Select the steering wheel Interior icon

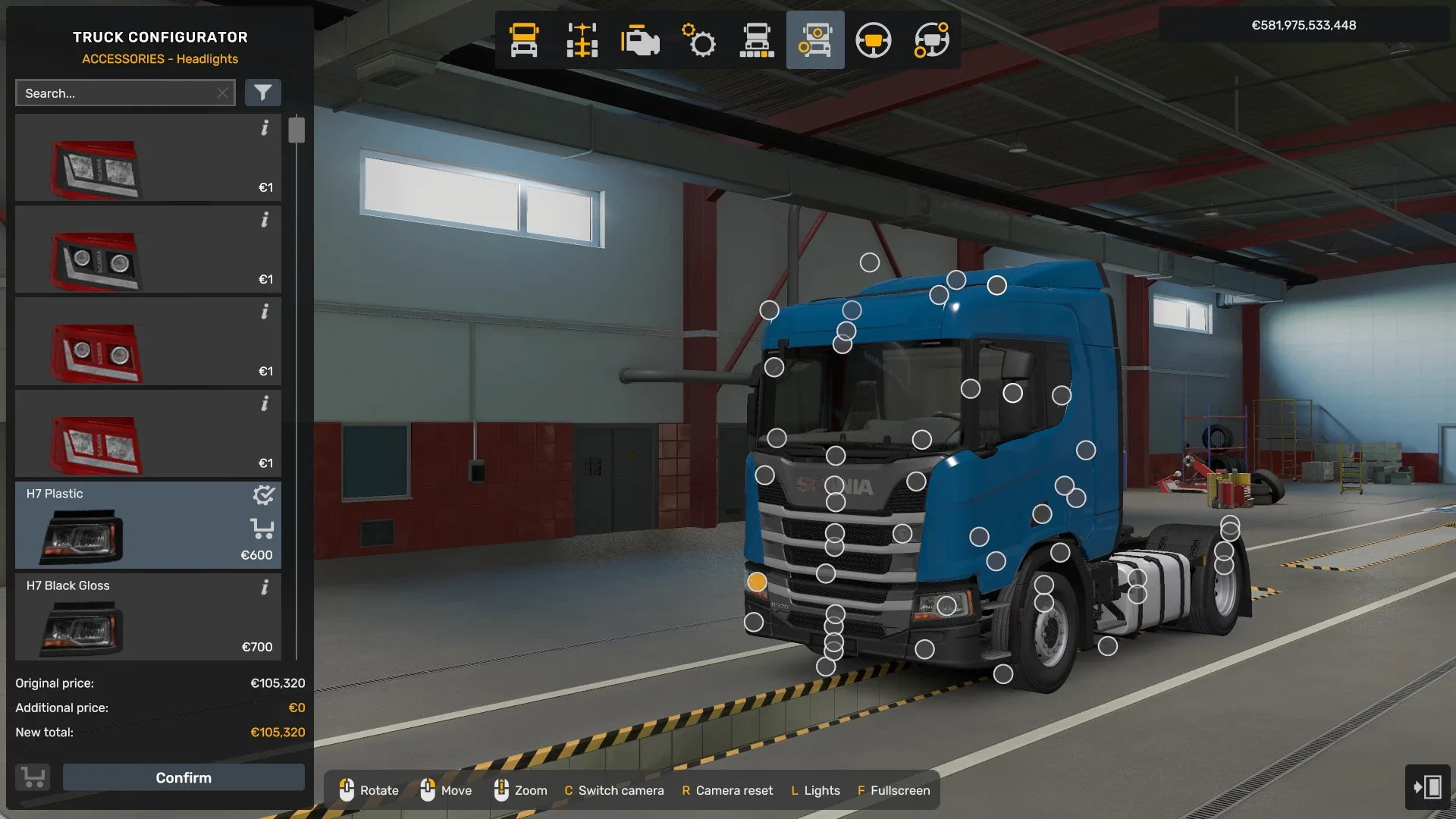point(874,40)
